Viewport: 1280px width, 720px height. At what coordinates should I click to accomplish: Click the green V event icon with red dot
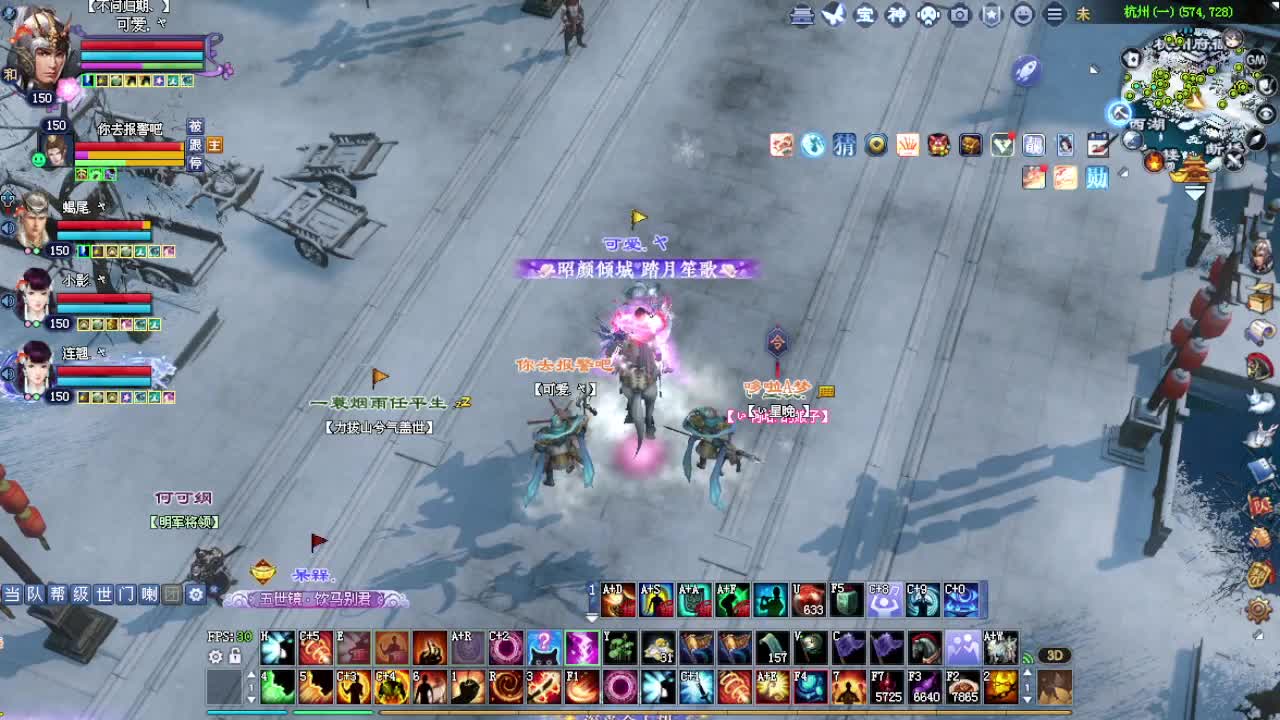click(1002, 145)
